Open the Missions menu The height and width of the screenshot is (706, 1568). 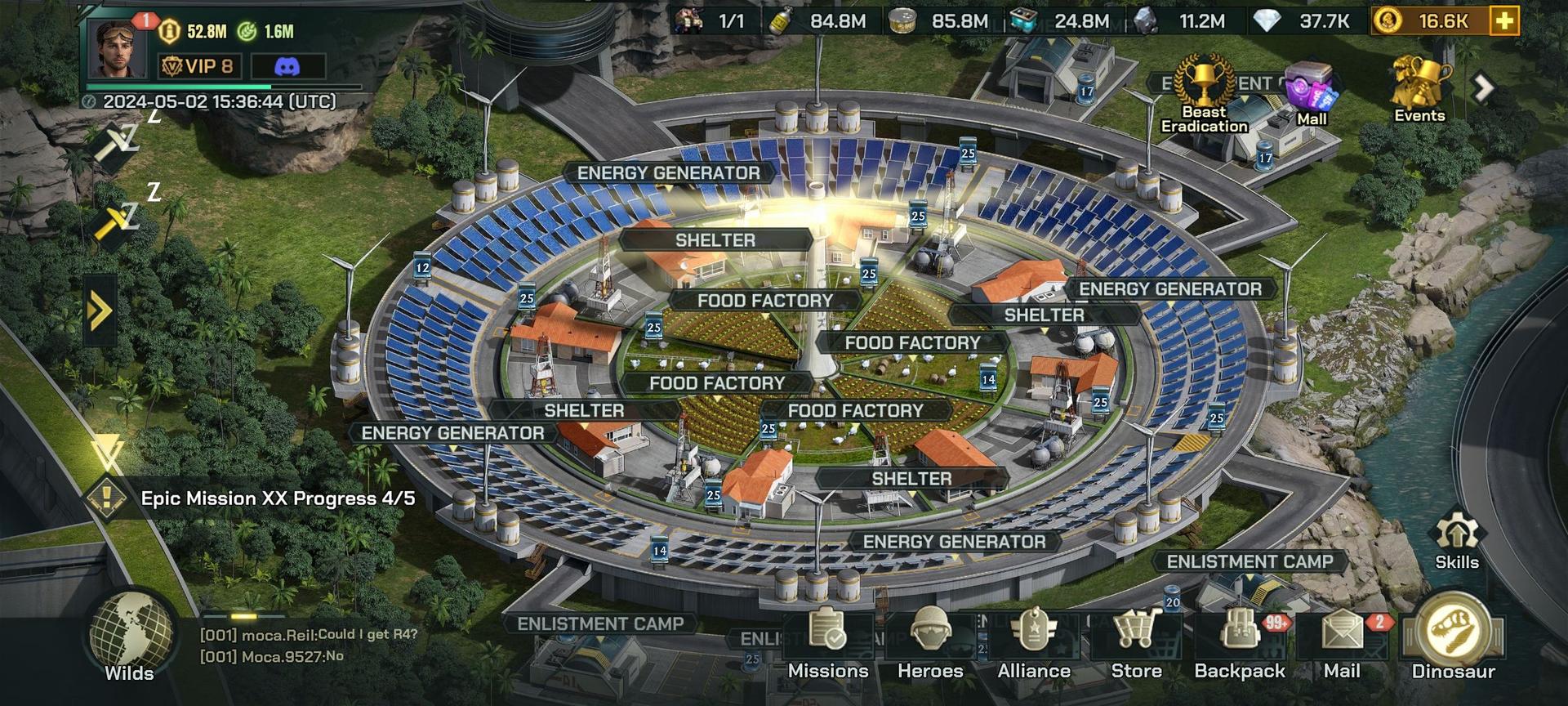point(827,642)
